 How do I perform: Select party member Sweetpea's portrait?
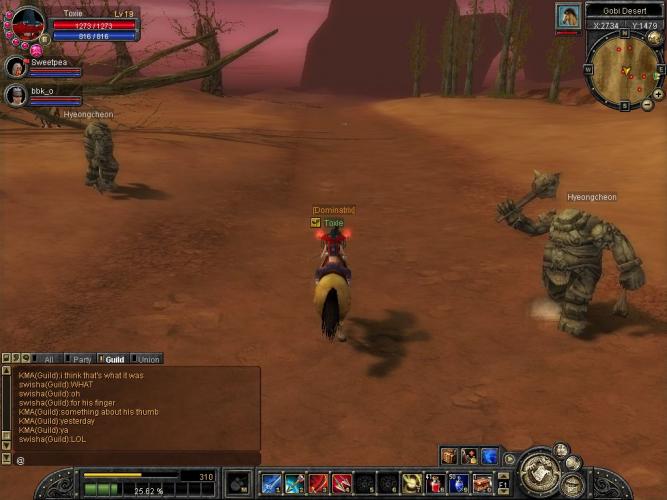16,67
